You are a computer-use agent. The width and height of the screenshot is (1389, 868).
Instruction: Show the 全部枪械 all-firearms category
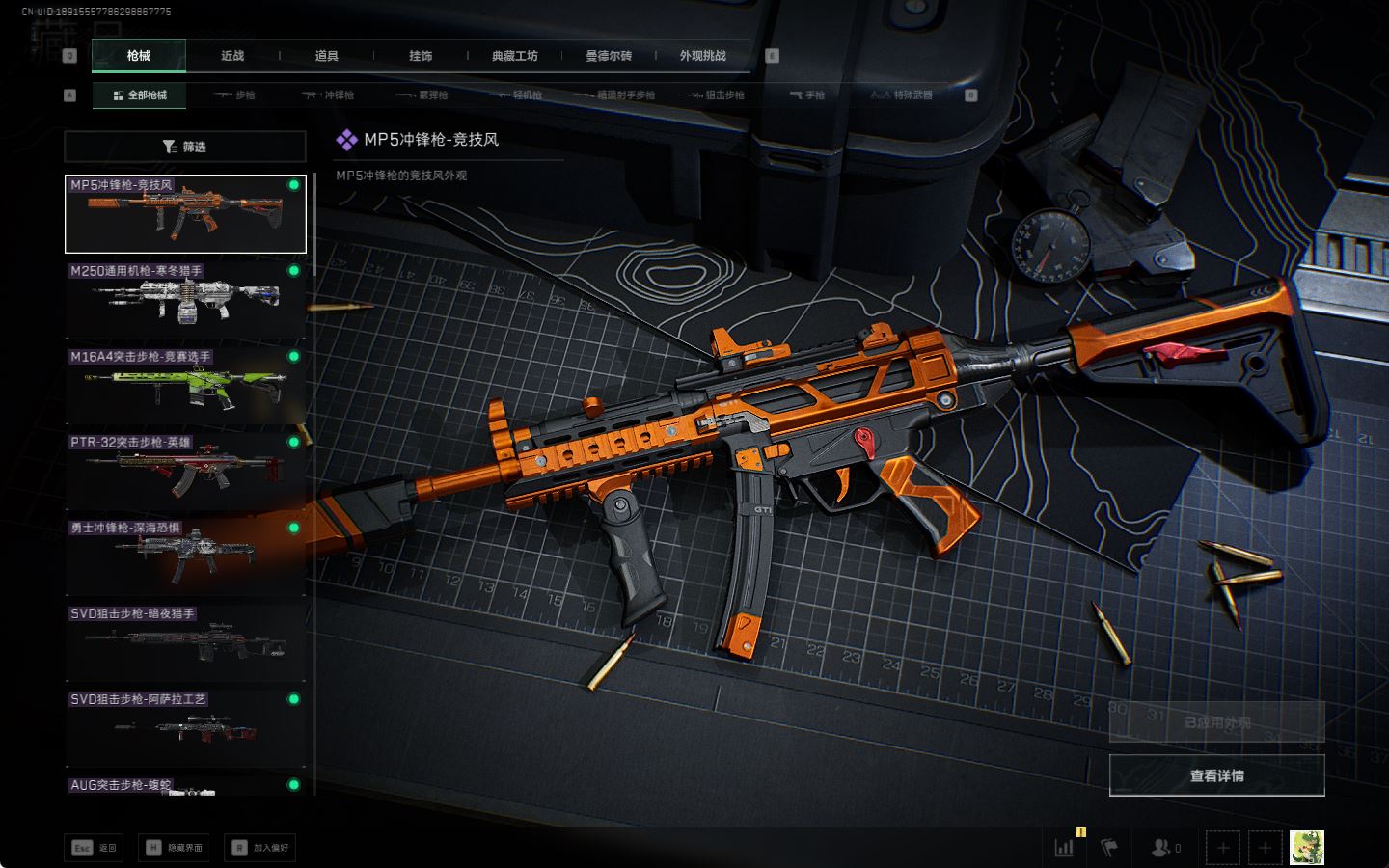point(140,95)
